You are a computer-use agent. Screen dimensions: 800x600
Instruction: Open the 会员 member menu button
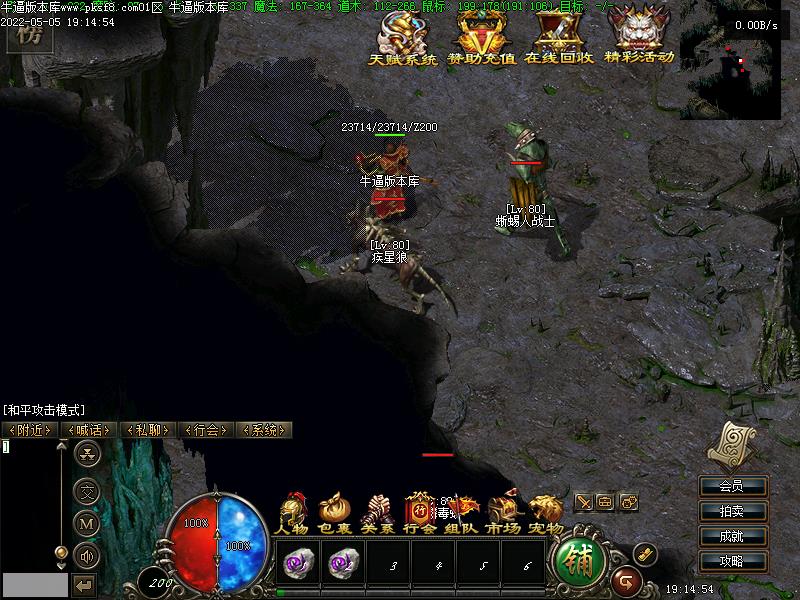731,487
